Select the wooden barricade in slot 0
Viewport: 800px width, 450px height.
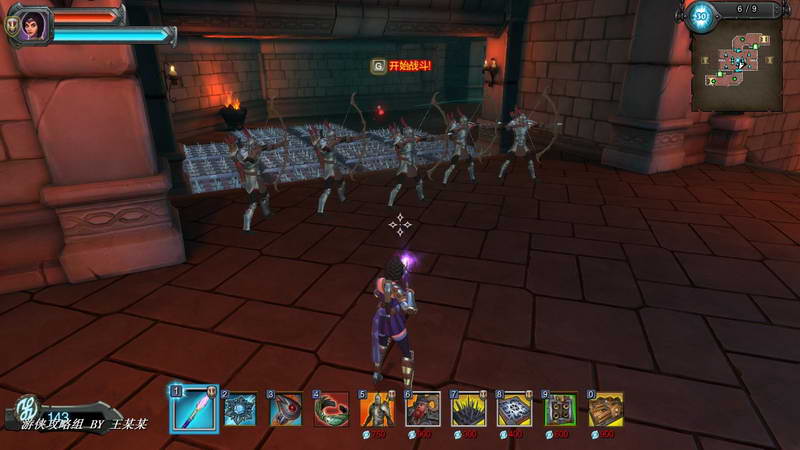pyautogui.click(x=606, y=409)
